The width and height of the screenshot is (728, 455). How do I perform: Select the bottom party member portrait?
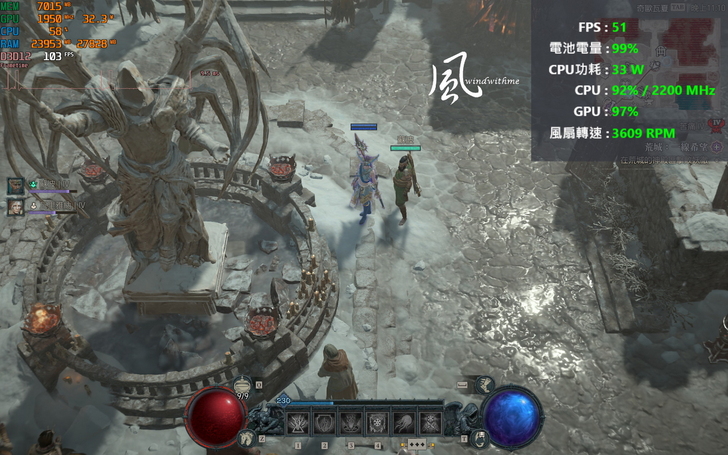(16, 206)
